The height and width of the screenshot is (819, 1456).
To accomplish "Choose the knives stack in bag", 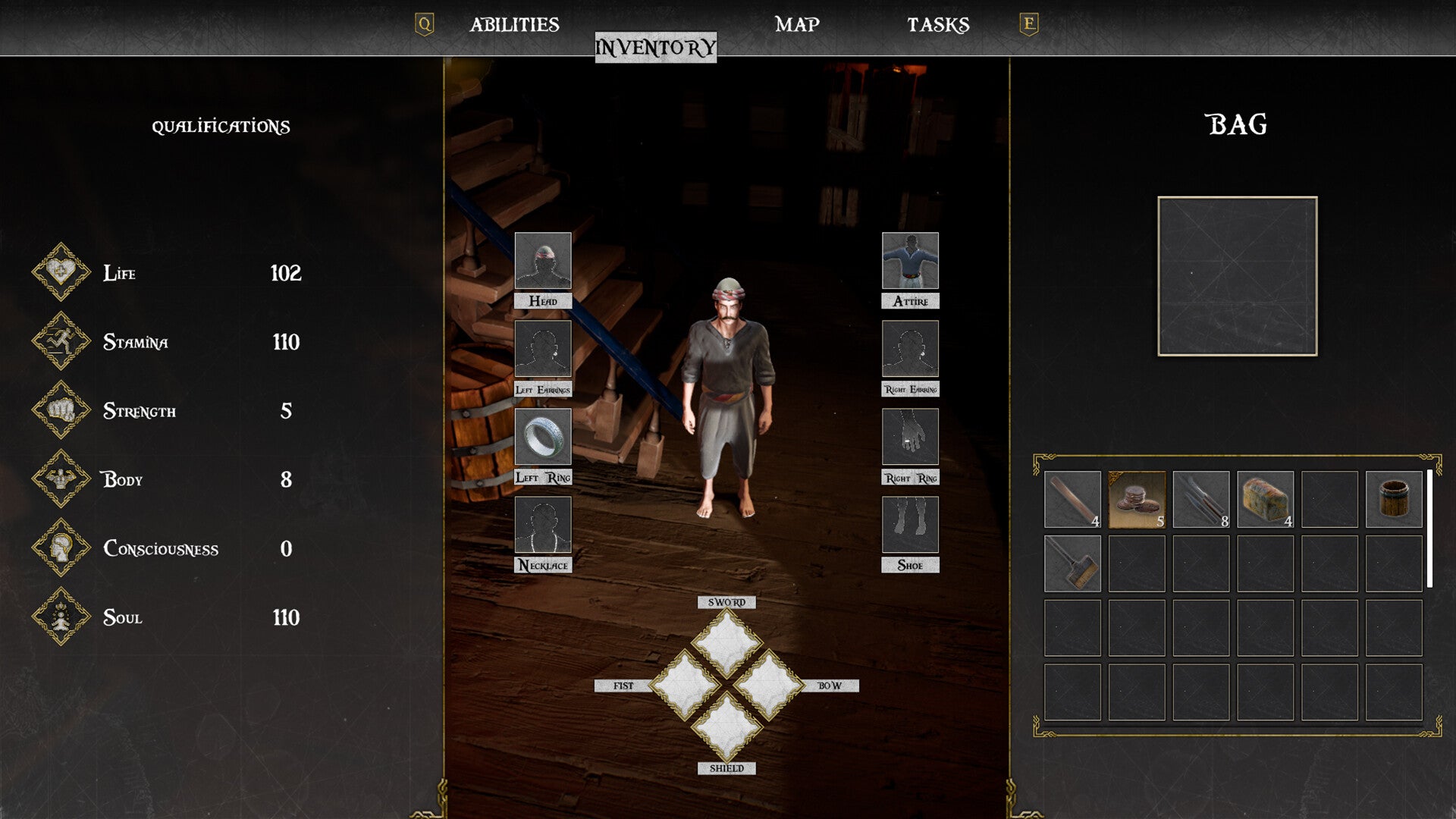I will 1201,499.
